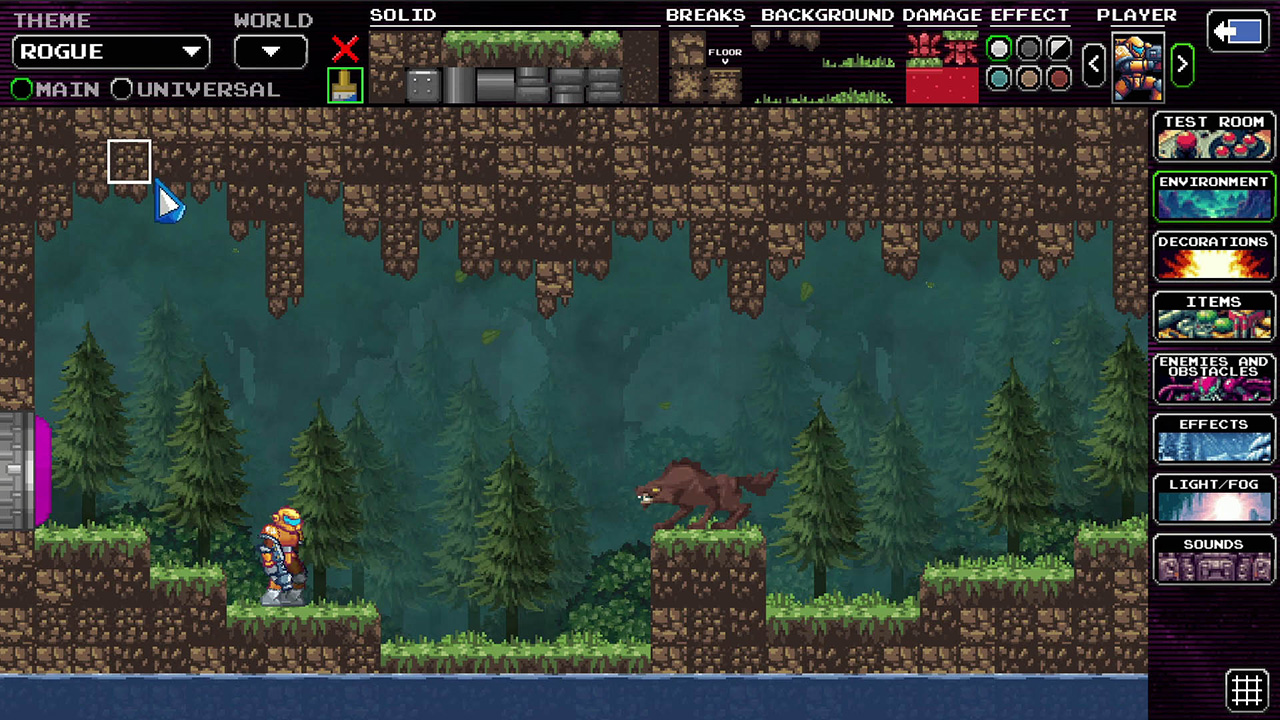Expand the Floor tile selector under Breaks
Image resolution: width=1280 pixels, height=720 pixels.
[725, 56]
